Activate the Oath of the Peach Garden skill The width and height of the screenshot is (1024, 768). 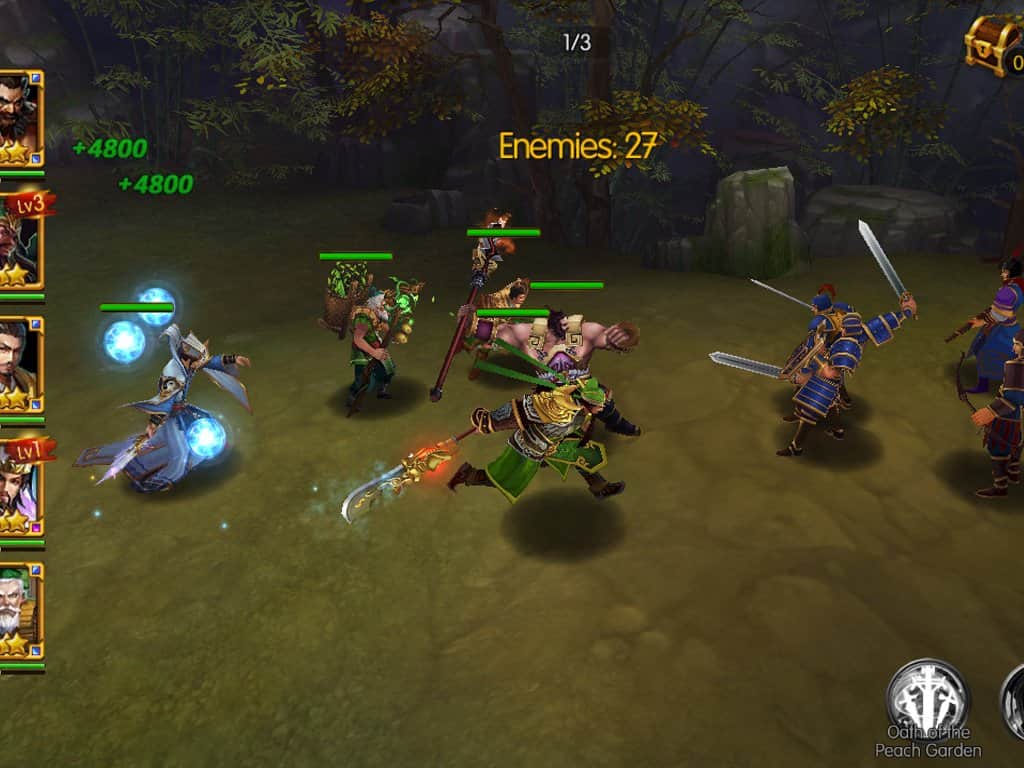(927, 699)
